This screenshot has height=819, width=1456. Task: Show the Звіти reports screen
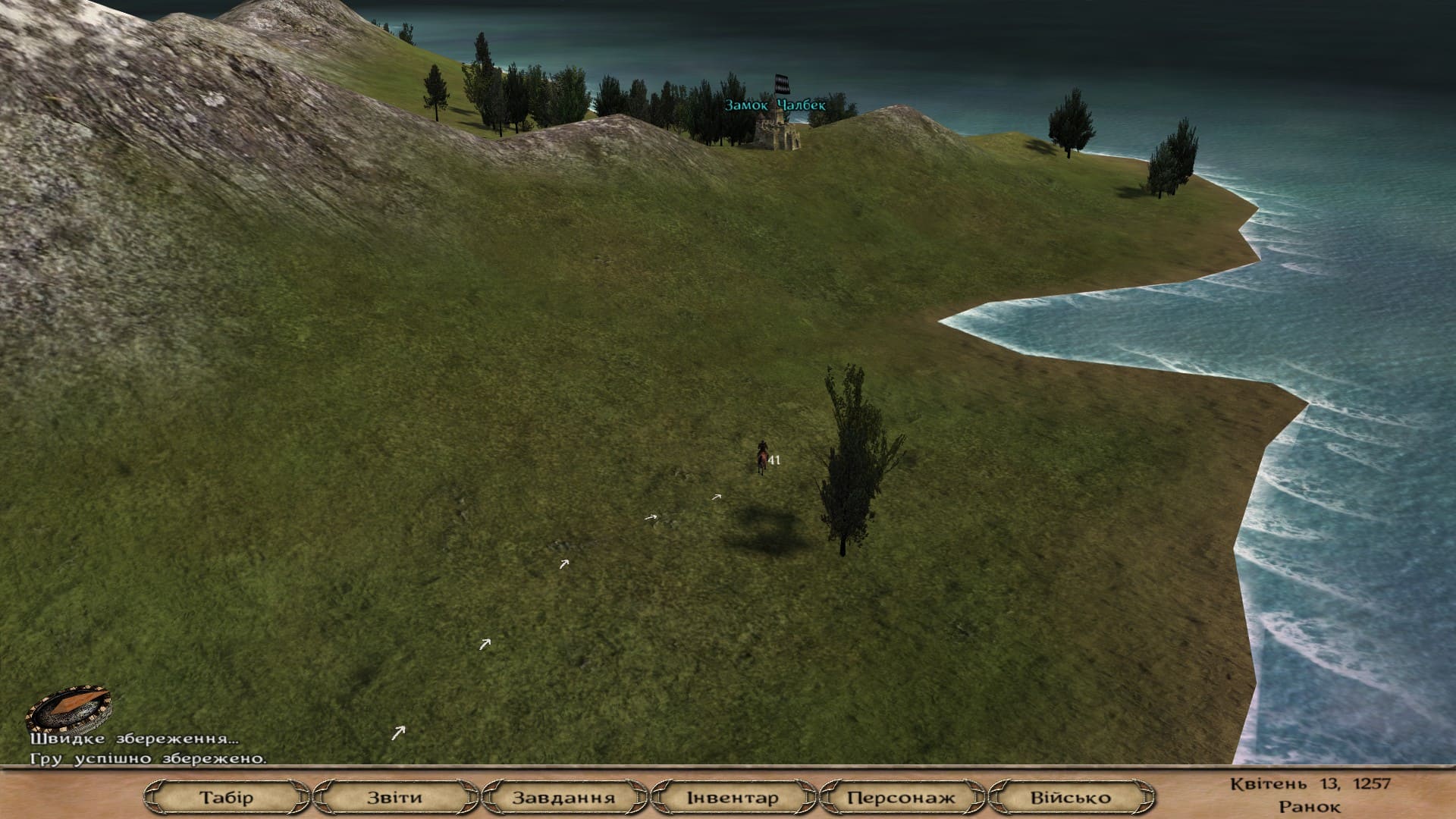(394, 797)
